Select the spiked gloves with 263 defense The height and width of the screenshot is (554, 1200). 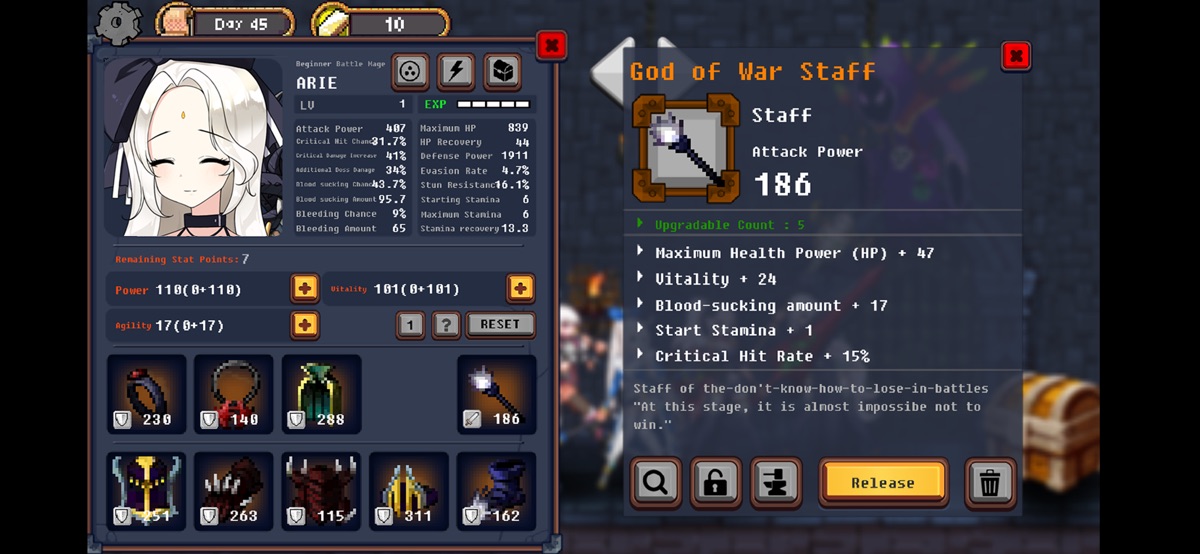click(234, 491)
